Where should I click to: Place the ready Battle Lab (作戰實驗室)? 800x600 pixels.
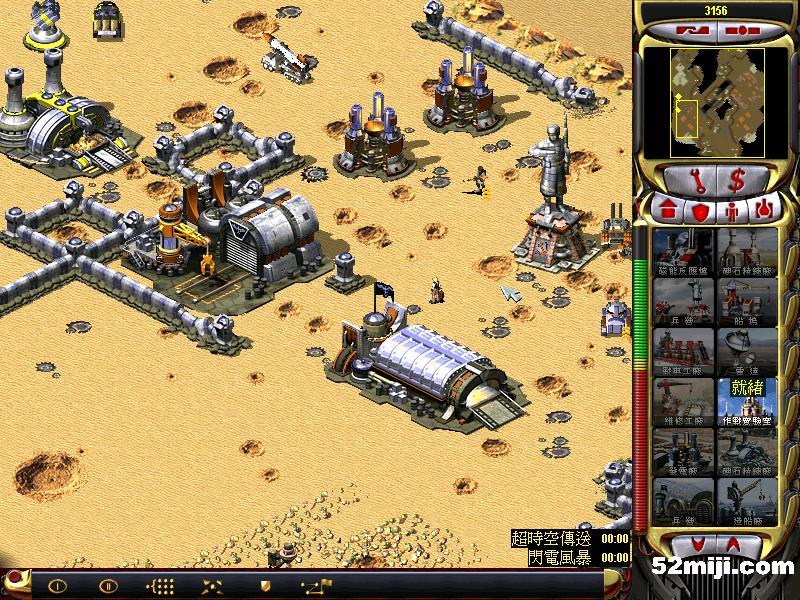[x=747, y=402]
